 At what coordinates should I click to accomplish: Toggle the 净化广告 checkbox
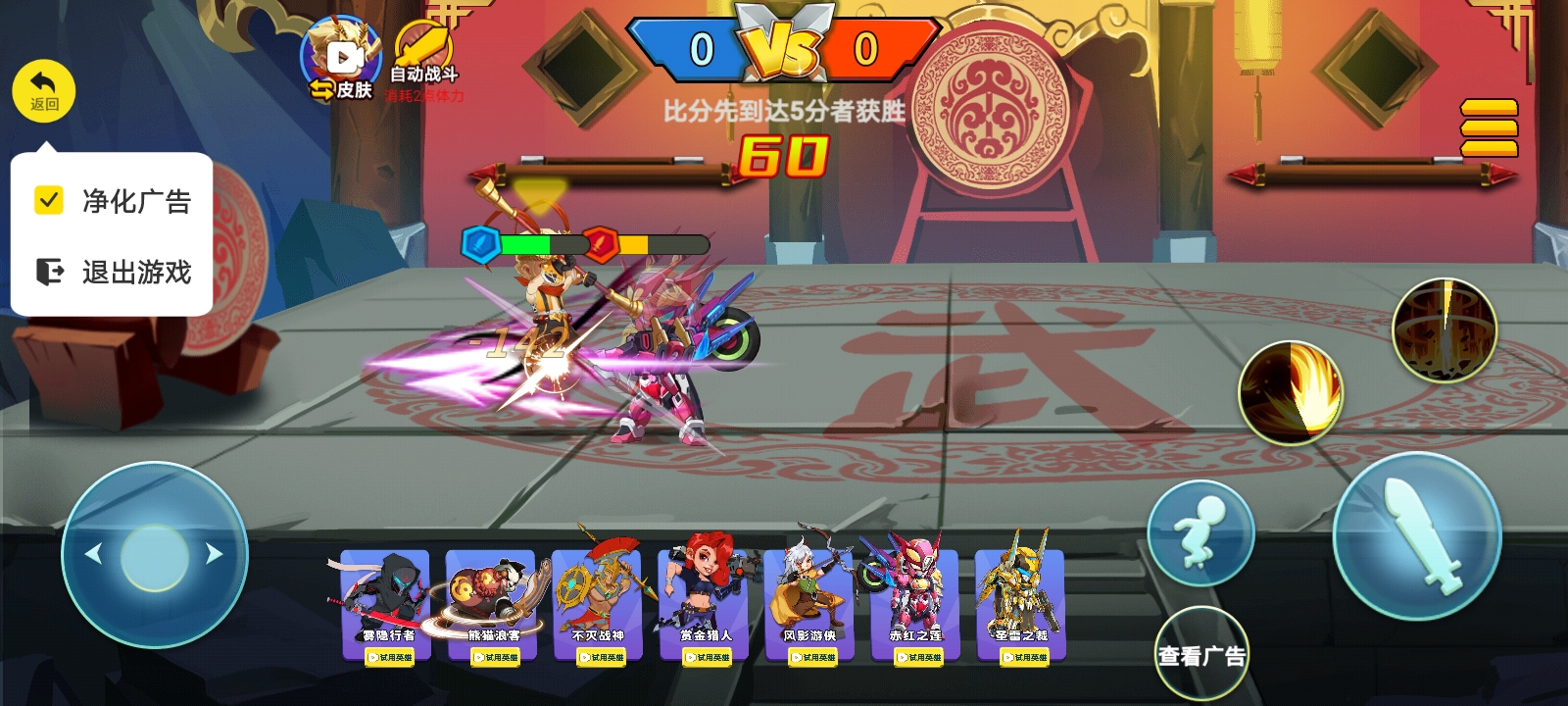point(49,200)
